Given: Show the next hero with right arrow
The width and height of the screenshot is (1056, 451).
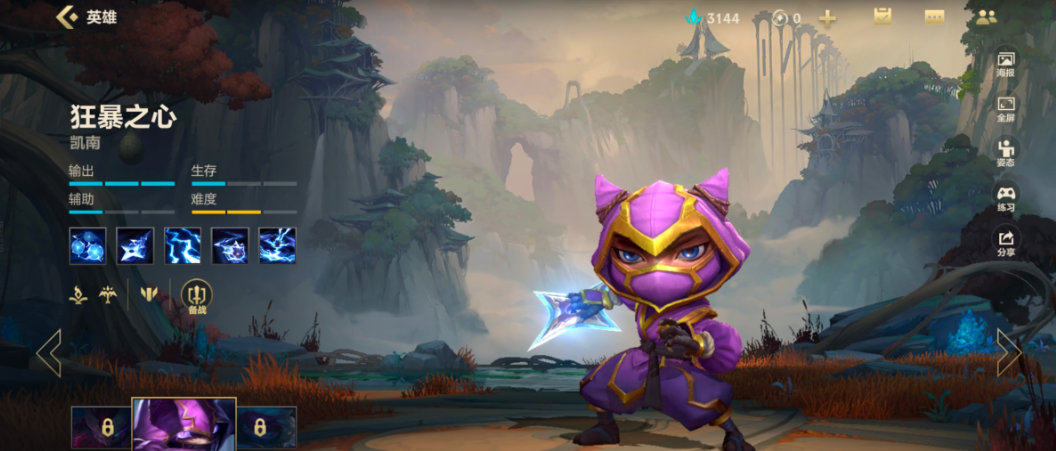Looking at the screenshot, I should pos(1008,352).
